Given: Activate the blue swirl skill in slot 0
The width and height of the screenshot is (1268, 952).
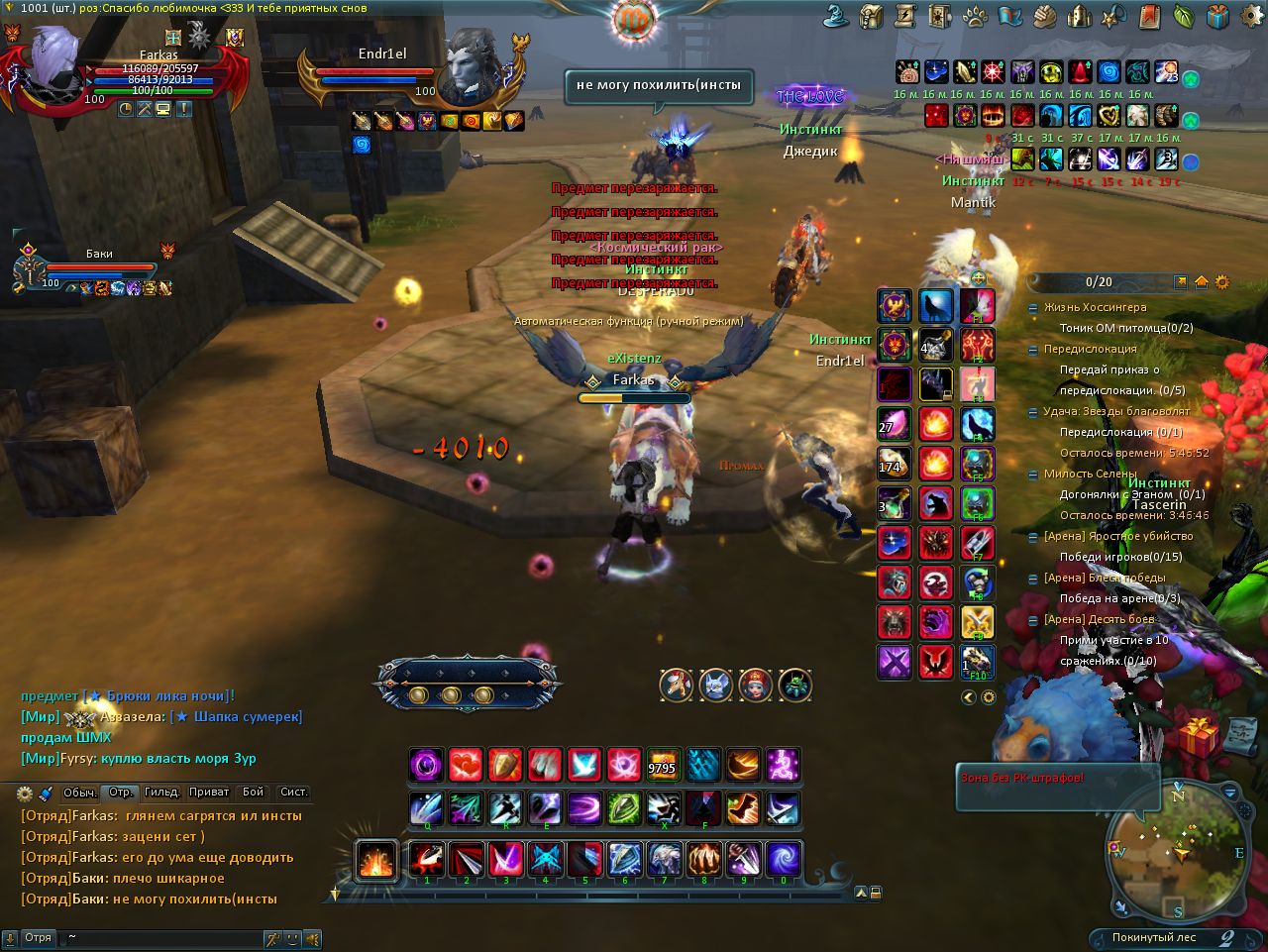Looking at the screenshot, I should click(784, 858).
